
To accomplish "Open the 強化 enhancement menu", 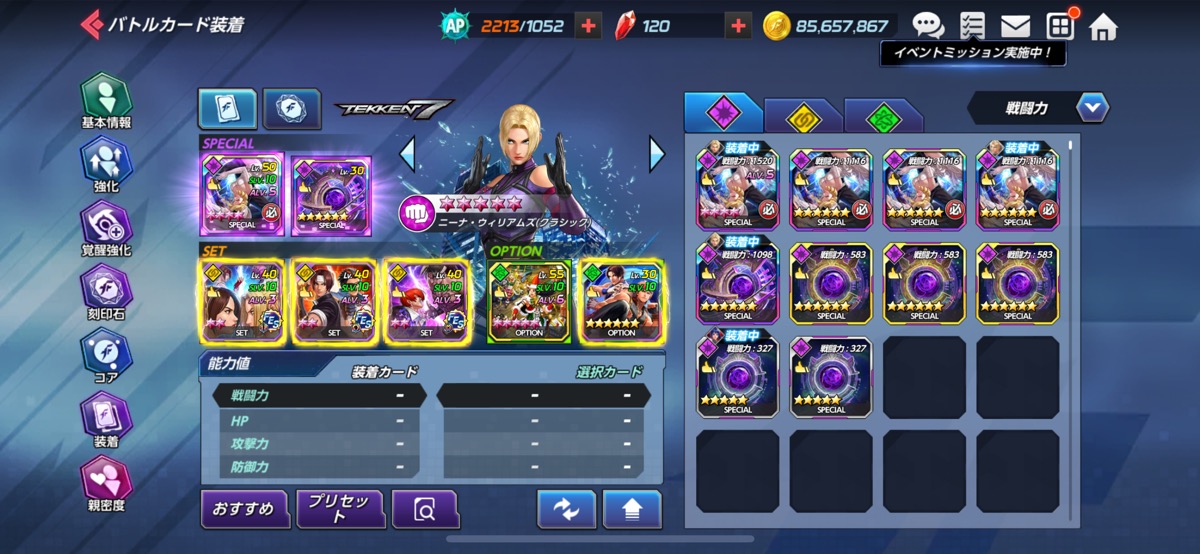I will [106, 165].
